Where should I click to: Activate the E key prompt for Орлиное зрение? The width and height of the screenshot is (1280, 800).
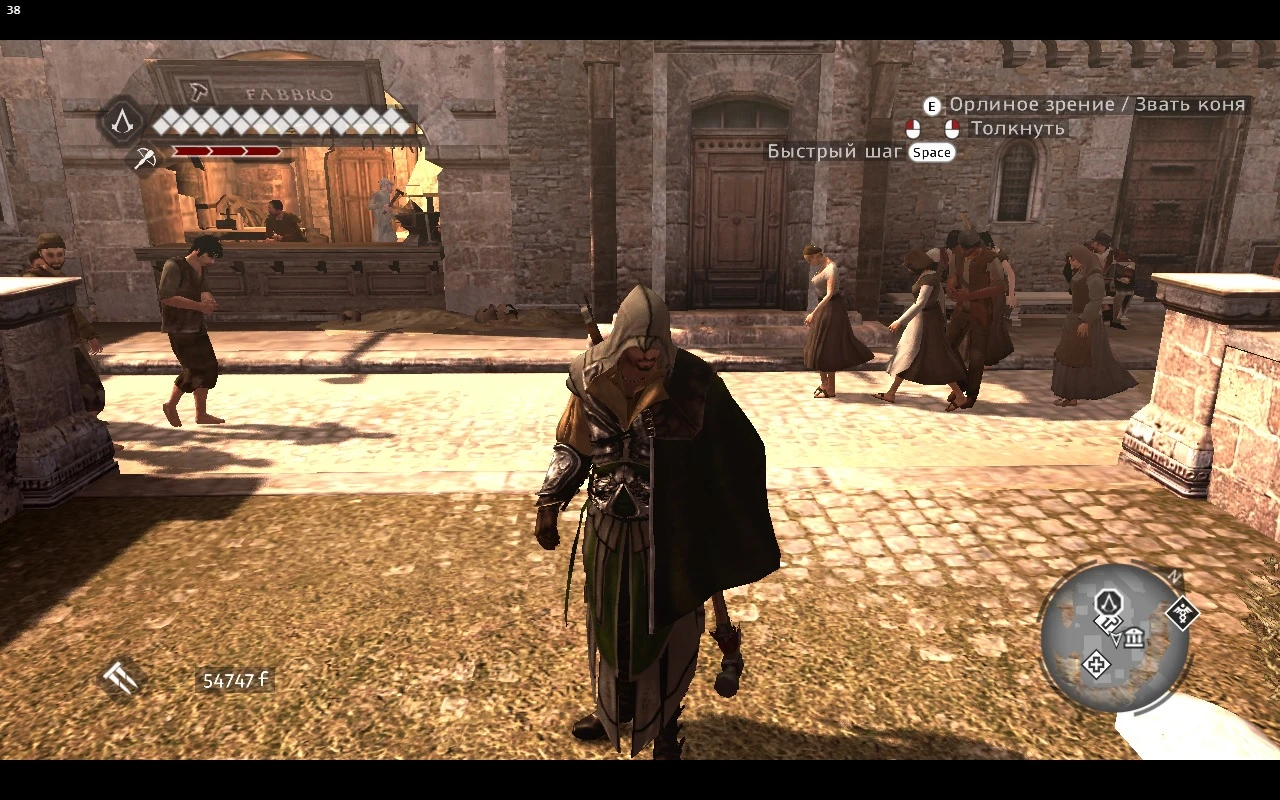coord(930,104)
